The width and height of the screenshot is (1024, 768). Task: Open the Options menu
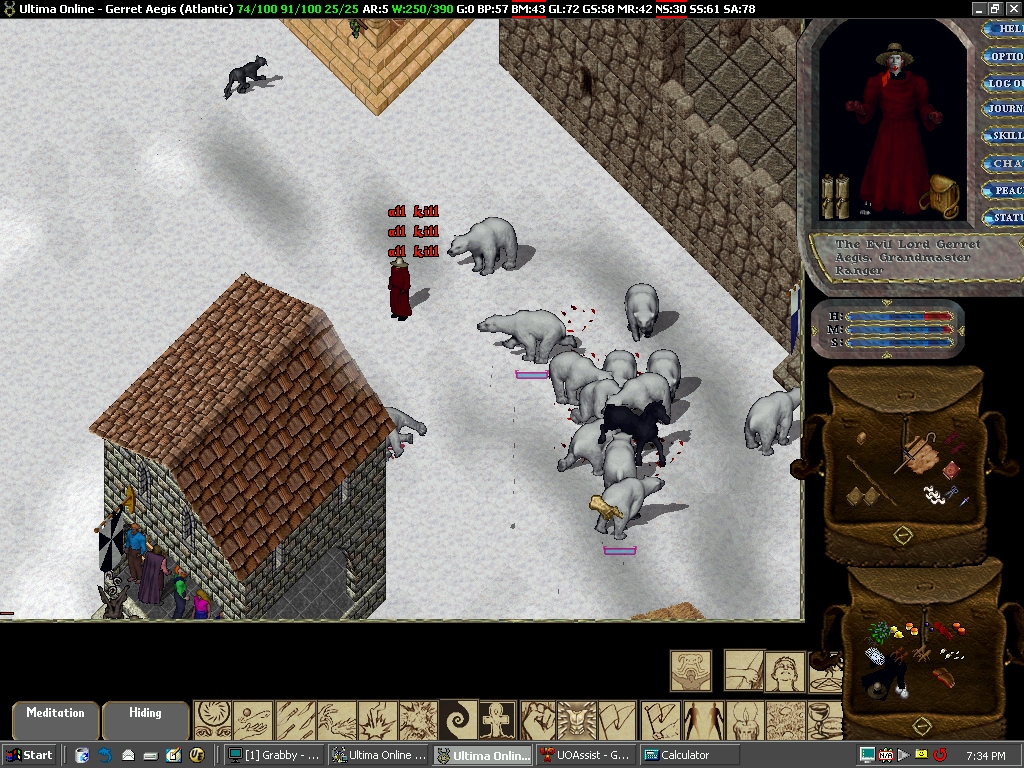click(x=1004, y=57)
